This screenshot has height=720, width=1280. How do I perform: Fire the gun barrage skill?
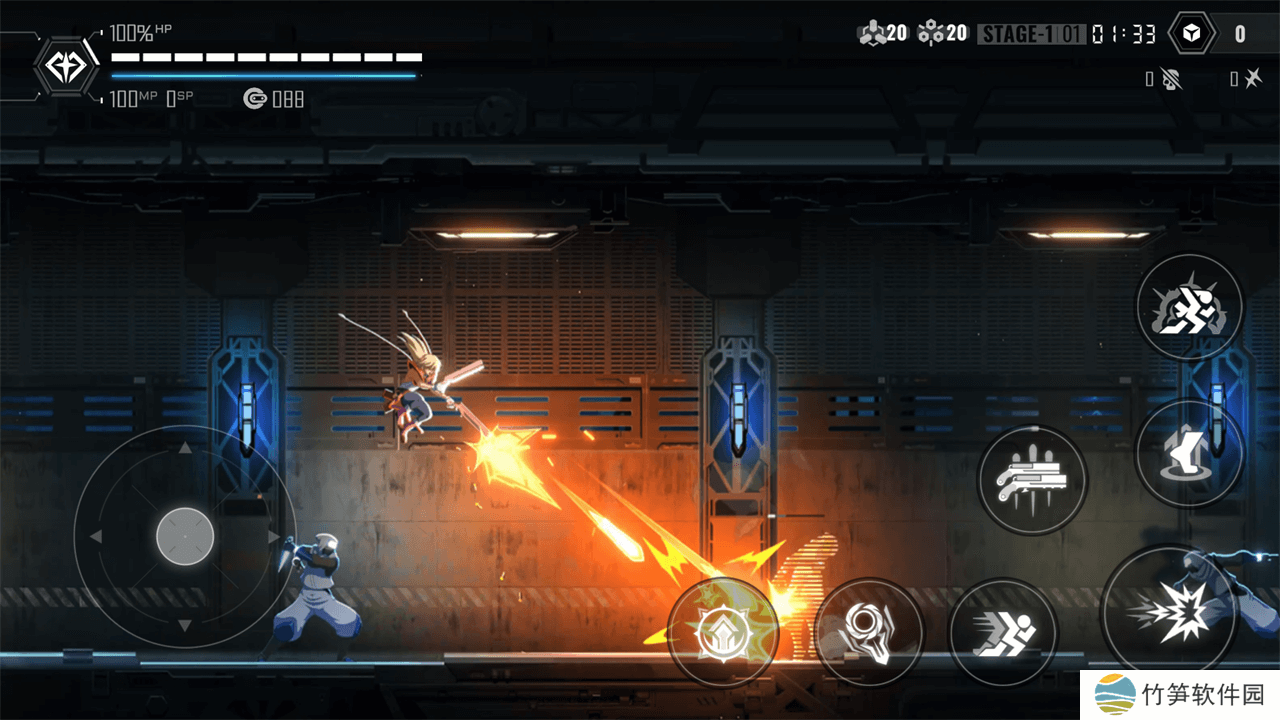point(1031,479)
